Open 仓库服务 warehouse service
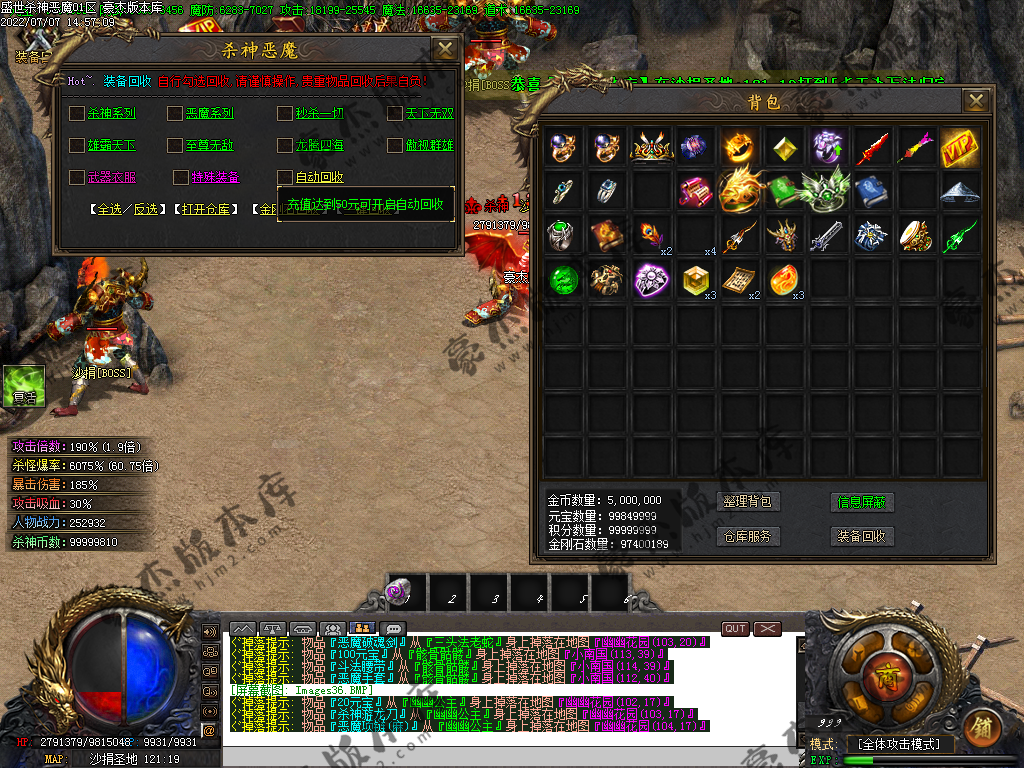 pos(748,536)
